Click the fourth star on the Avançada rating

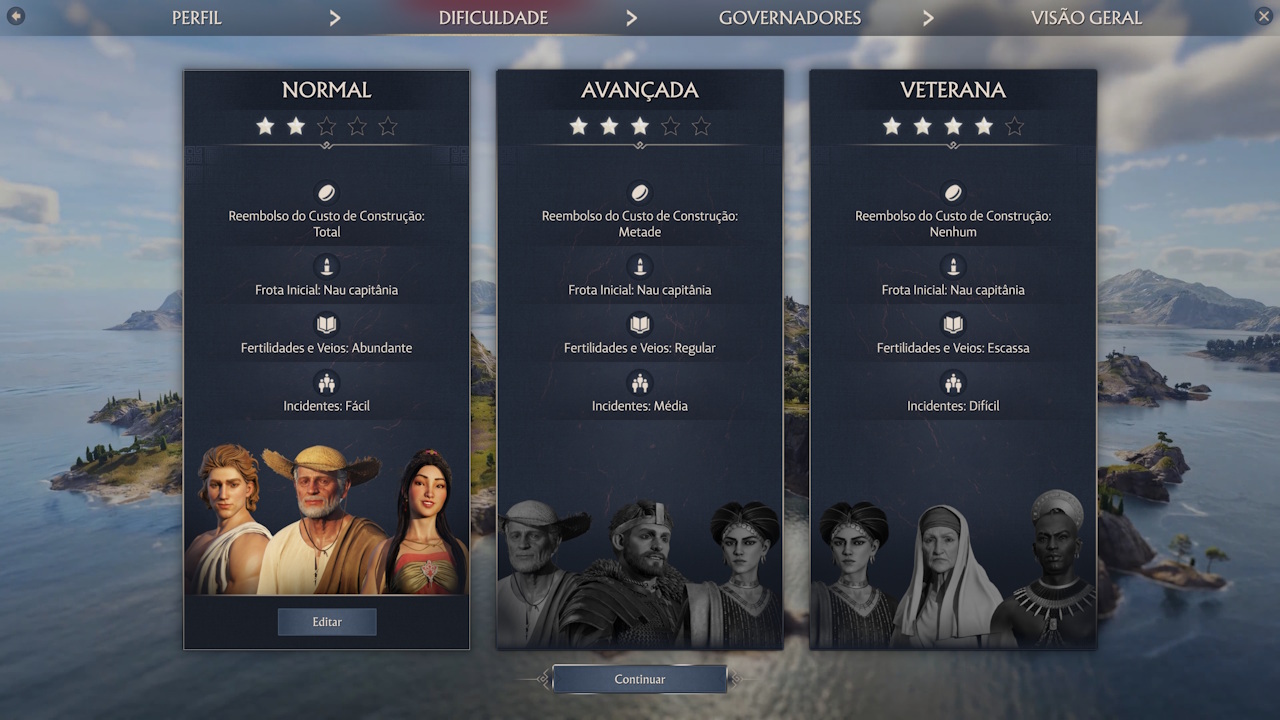[x=670, y=126]
